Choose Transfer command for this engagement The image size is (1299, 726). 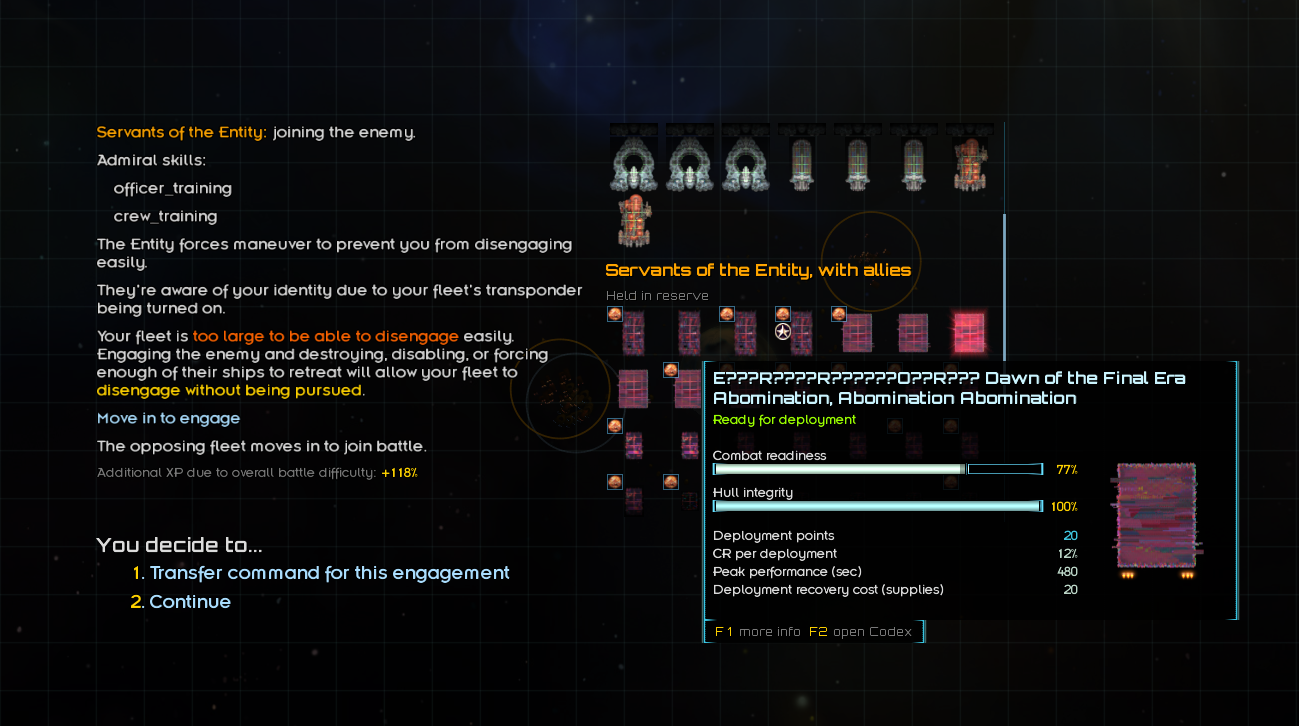coord(329,573)
